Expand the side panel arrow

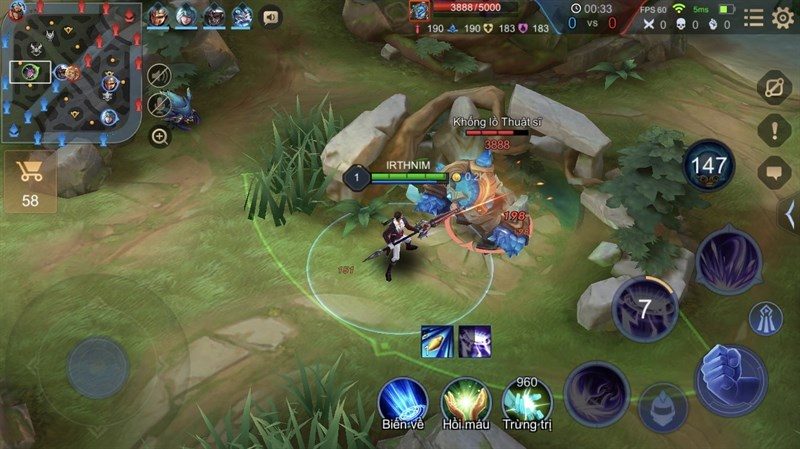pyautogui.click(x=790, y=213)
